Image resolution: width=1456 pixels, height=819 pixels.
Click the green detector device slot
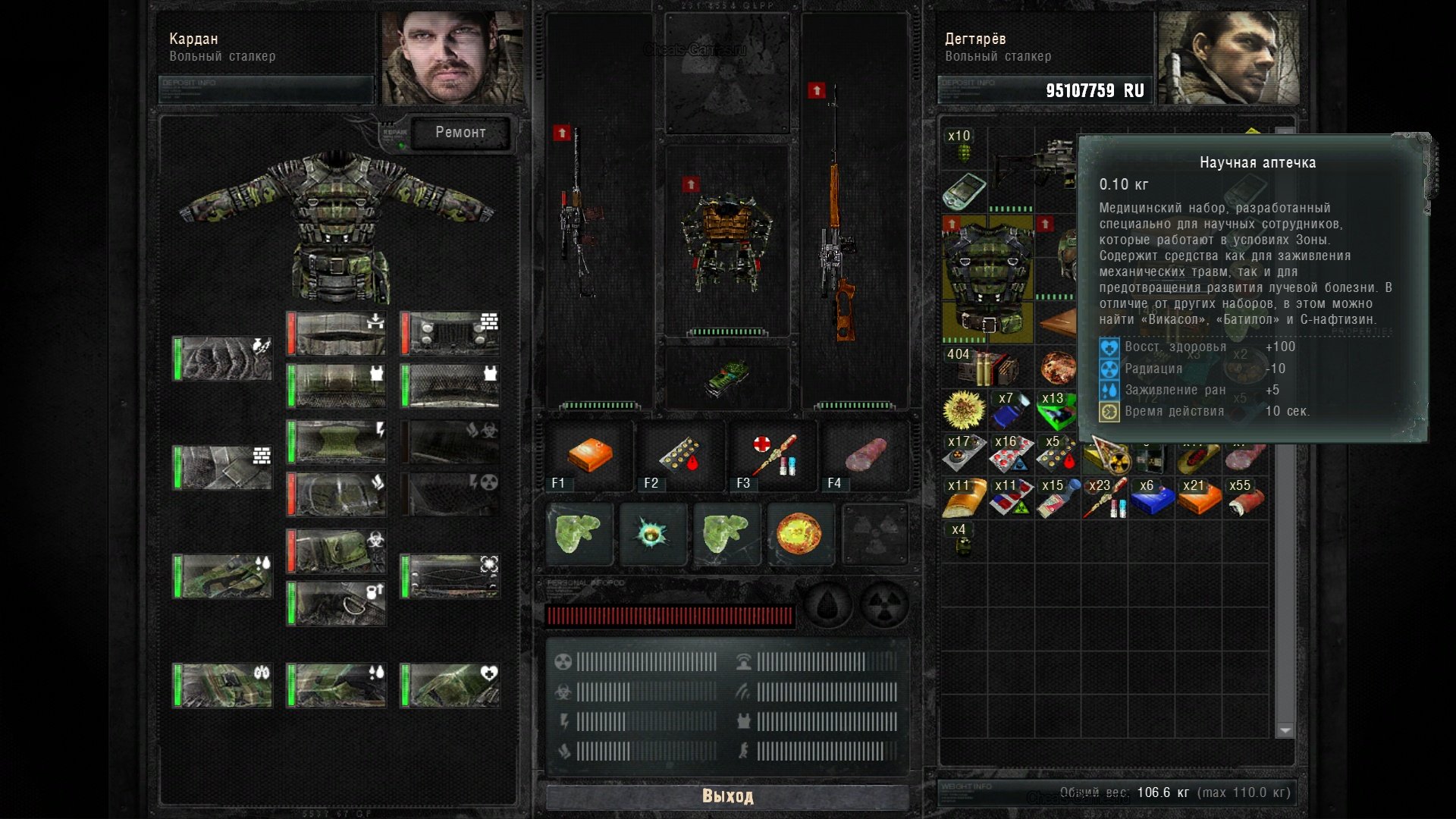[x=726, y=377]
